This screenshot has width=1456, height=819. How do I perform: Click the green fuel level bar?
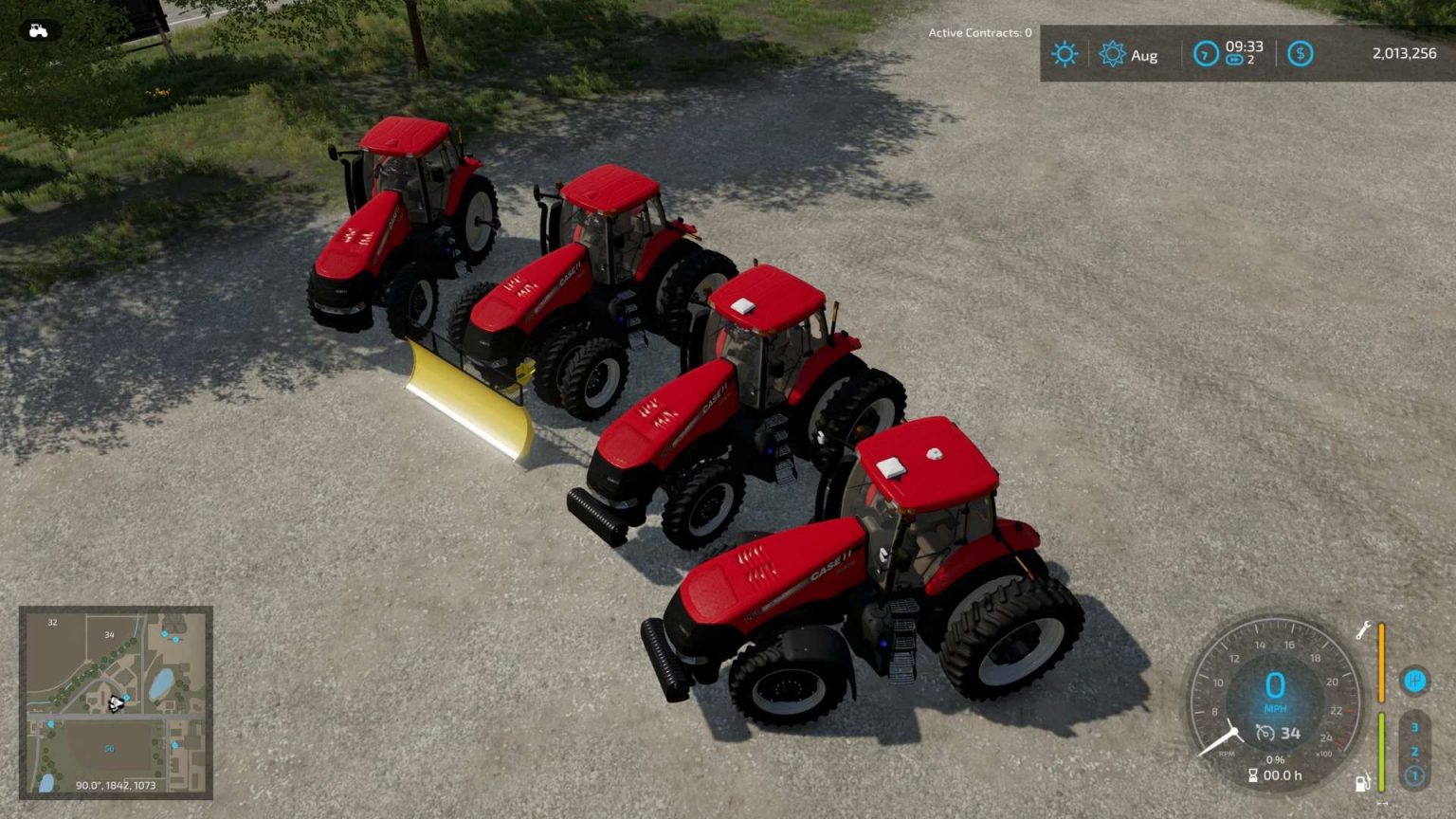click(1382, 753)
